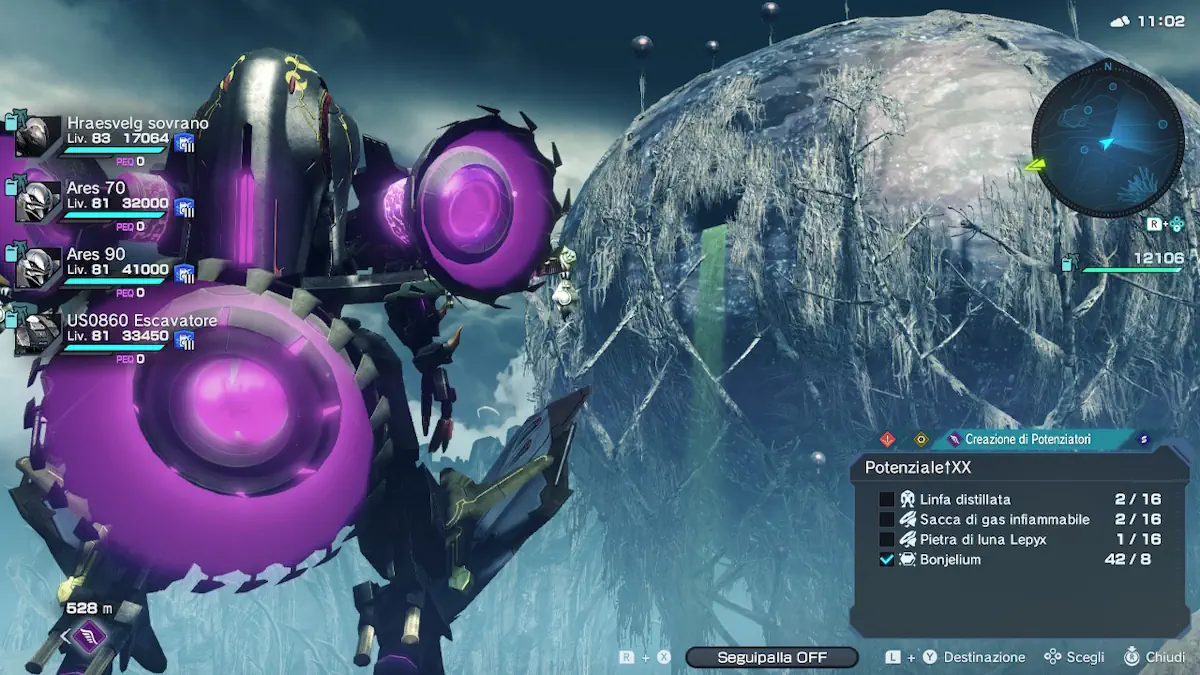Toggle the Linfa distillata checkbox
This screenshot has height=675, width=1200.
[886, 499]
